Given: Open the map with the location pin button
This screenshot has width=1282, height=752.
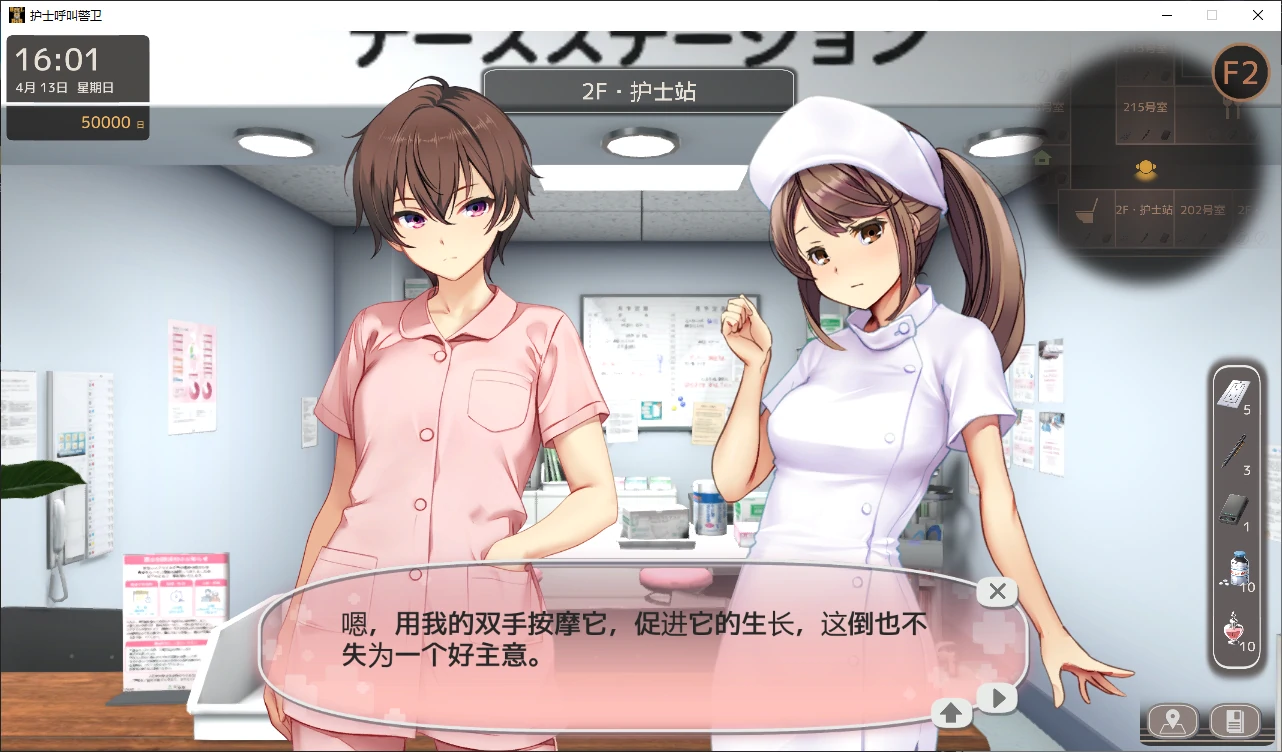Looking at the screenshot, I should 1173,720.
